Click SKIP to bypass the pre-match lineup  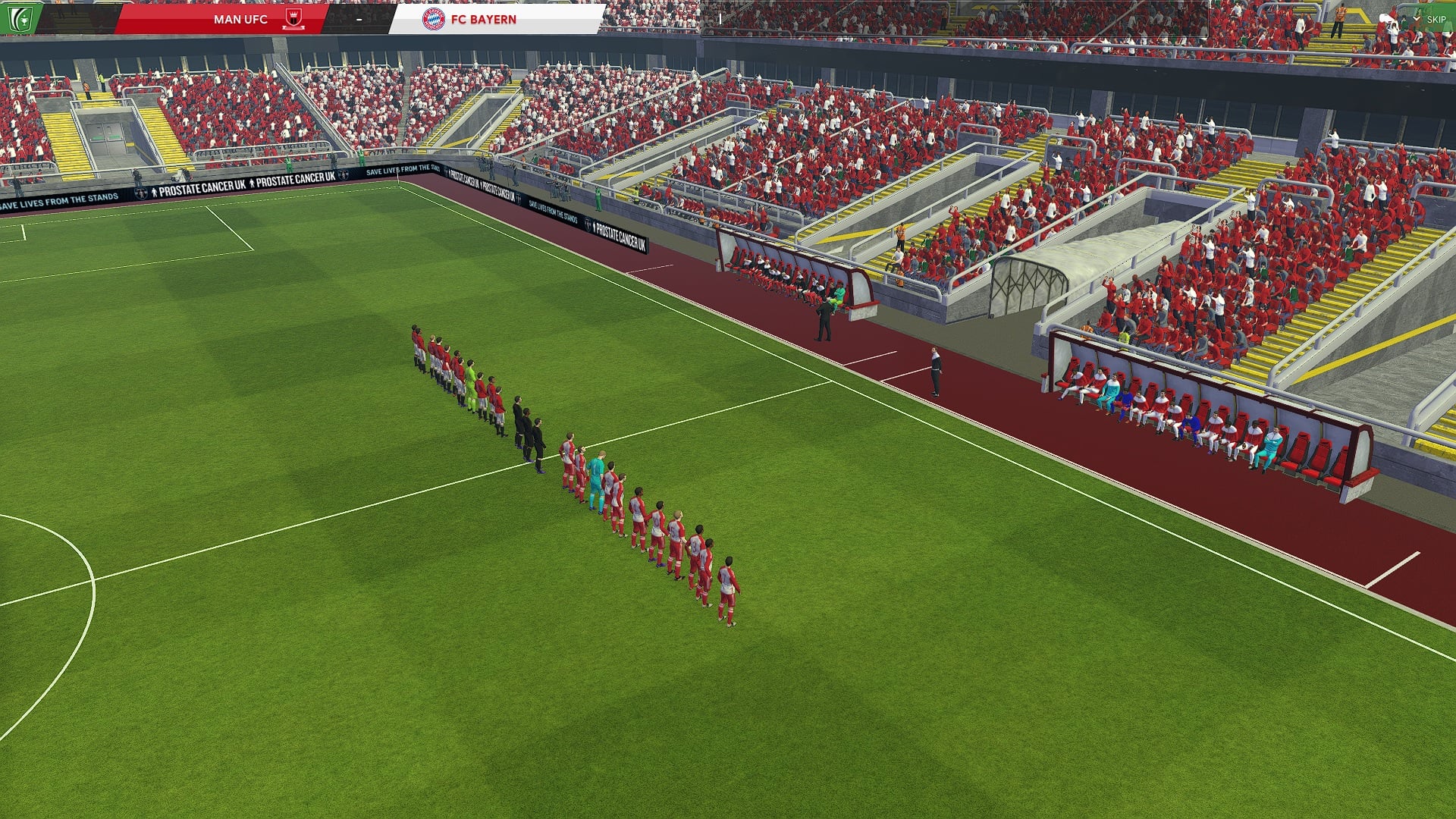[1436, 19]
